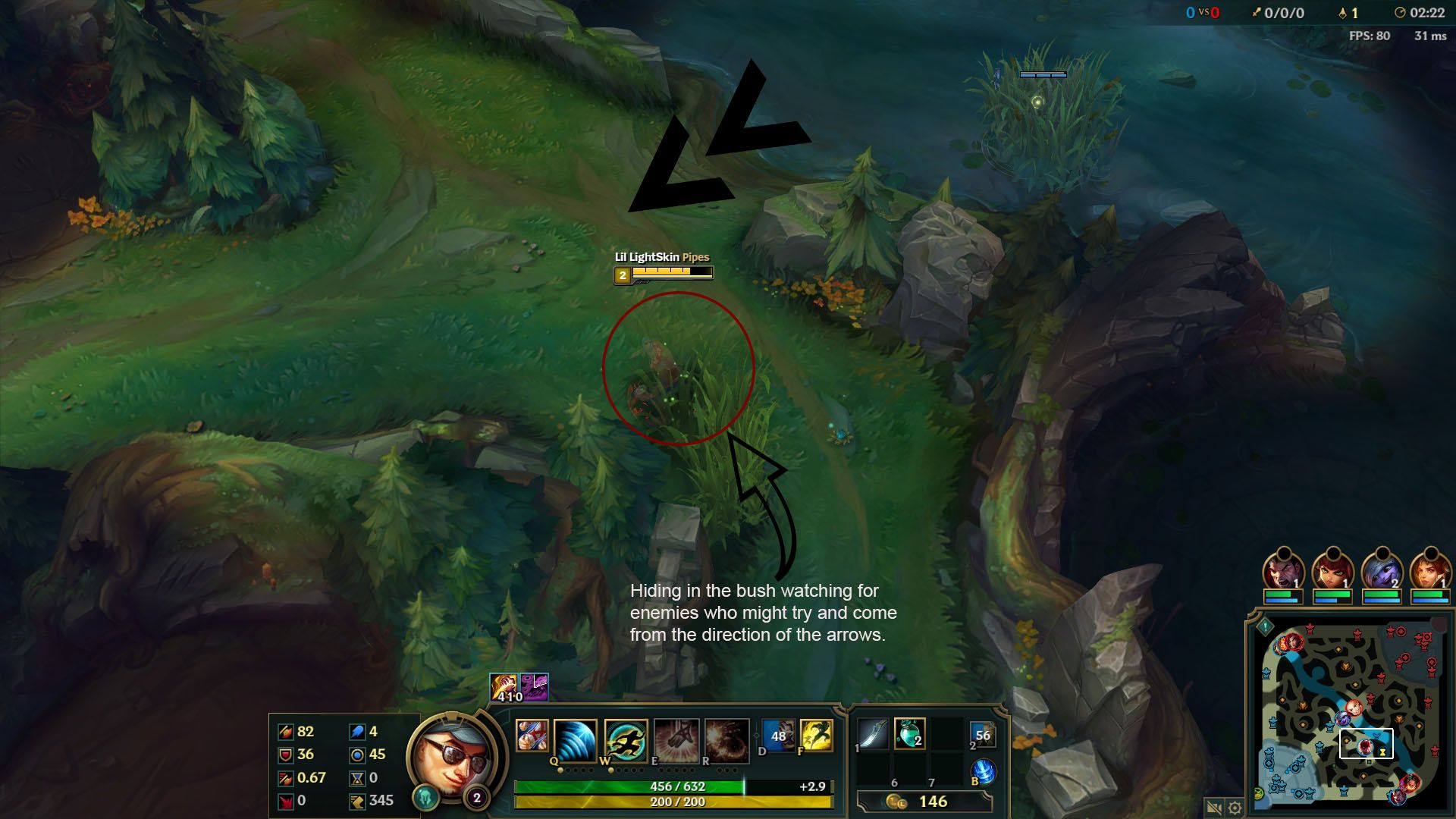
Task: Expand the objective alert badge atop the minimap
Action: (x=1264, y=626)
